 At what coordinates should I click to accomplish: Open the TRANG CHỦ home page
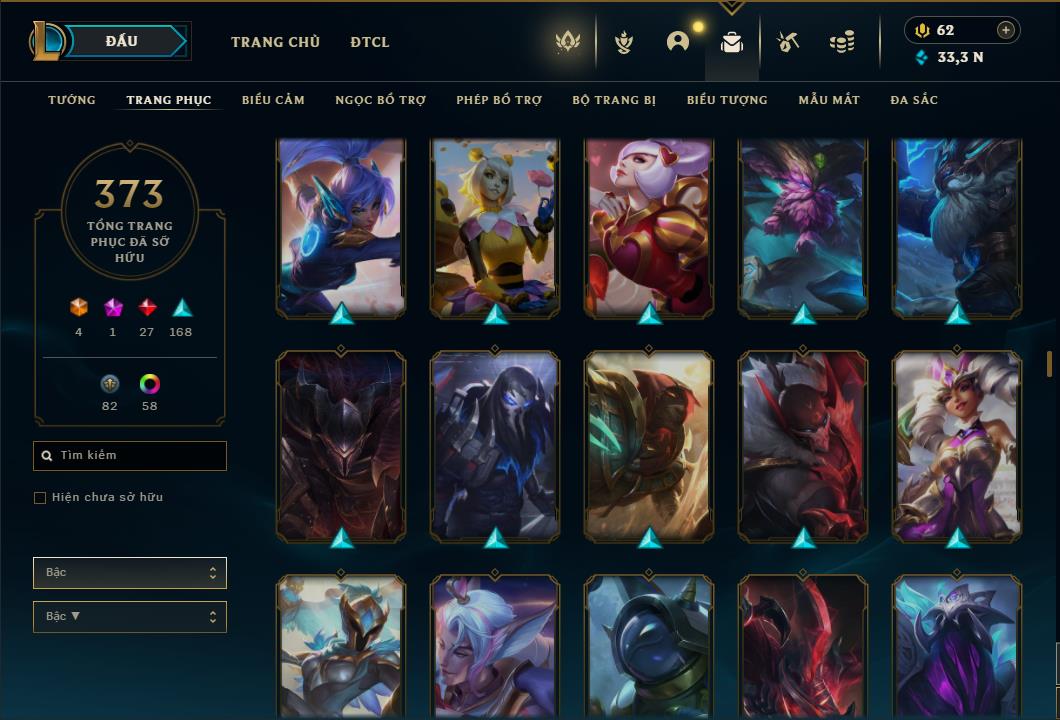pyautogui.click(x=275, y=42)
